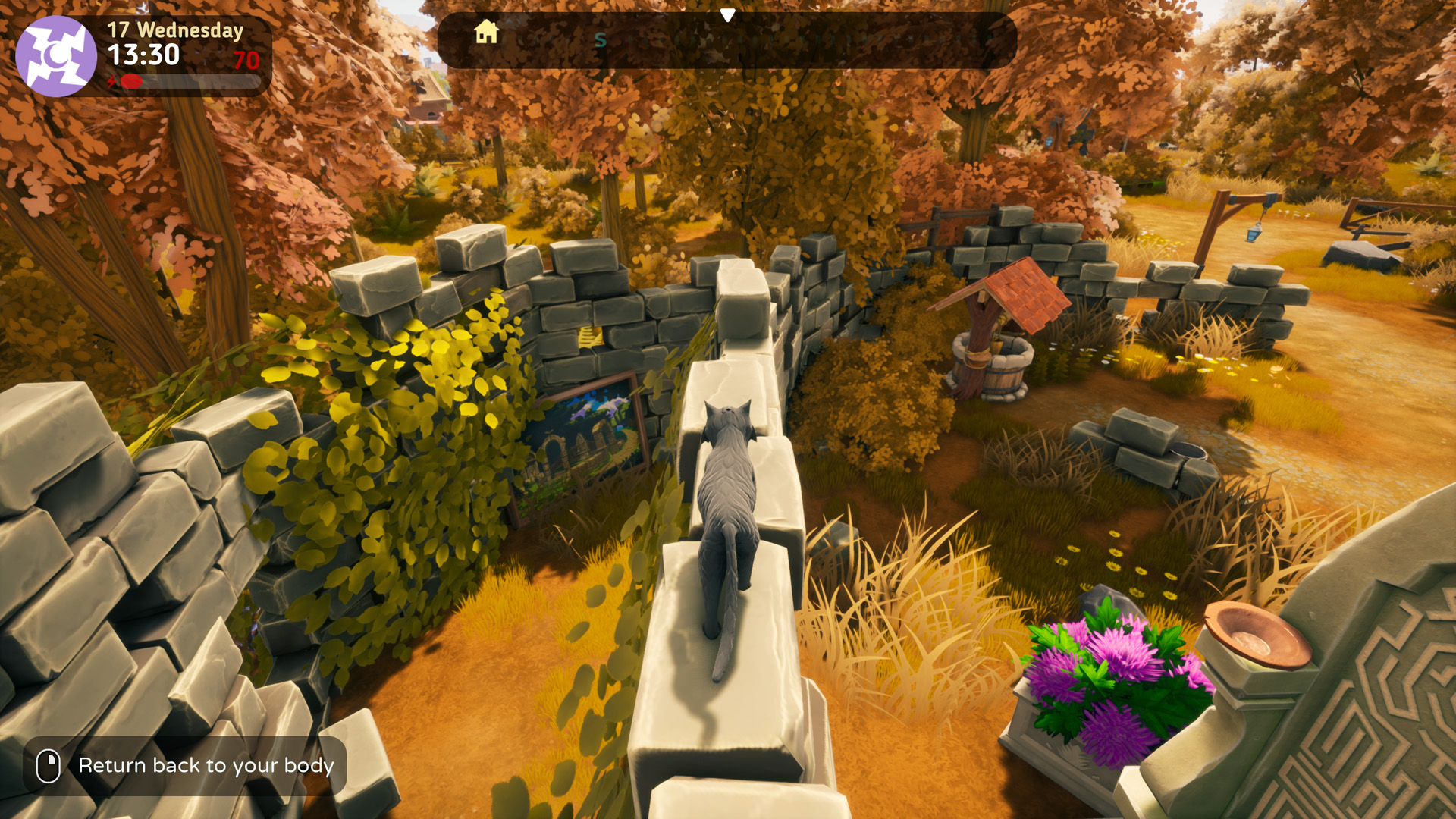This screenshot has width=1456, height=819.
Task: Click the clock showing 13:30
Action: (143, 55)
